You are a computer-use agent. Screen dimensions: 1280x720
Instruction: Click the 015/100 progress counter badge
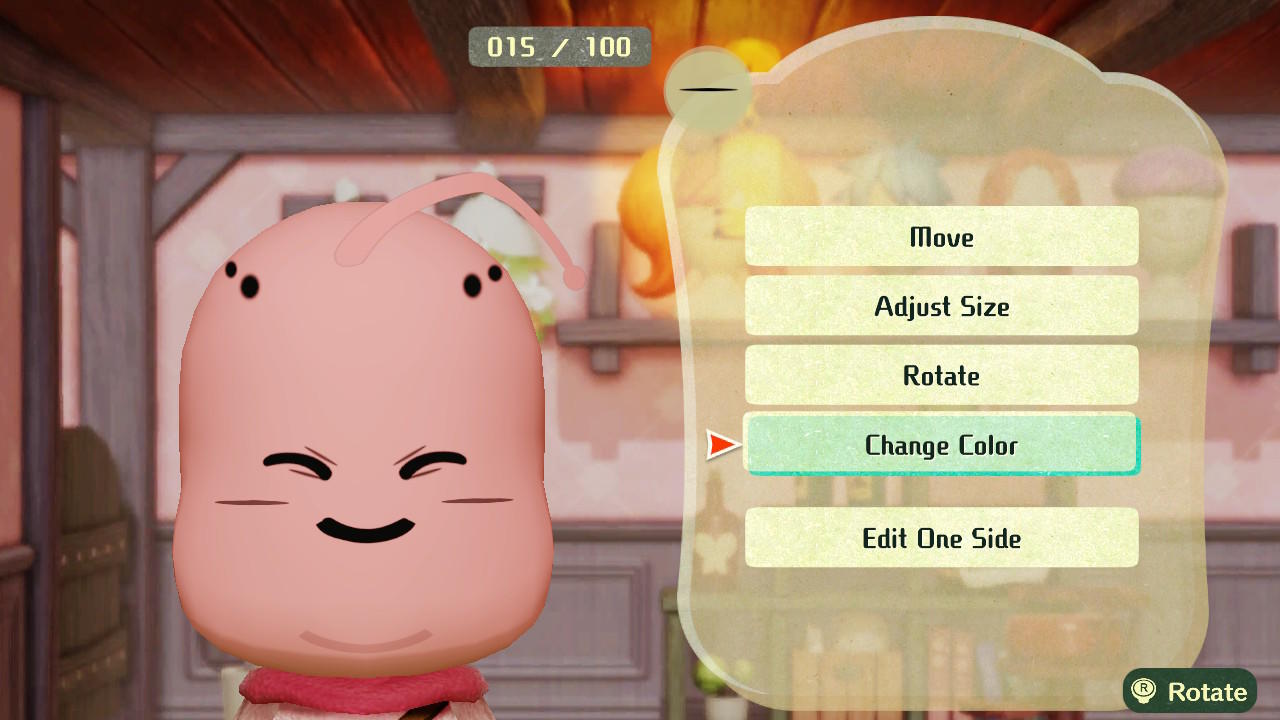coord(559,46)
